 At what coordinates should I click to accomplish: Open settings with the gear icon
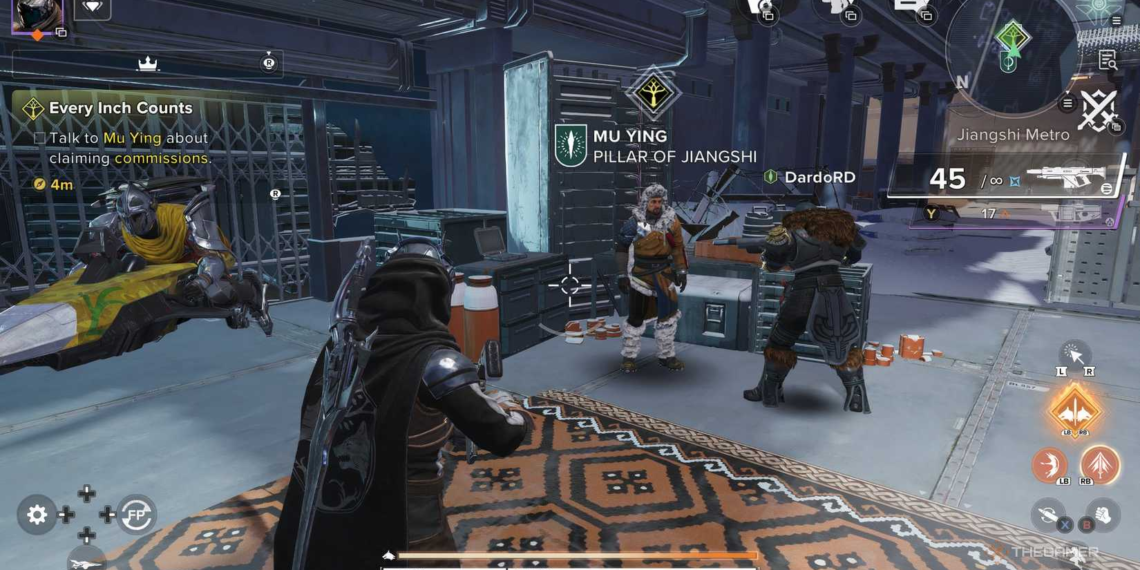[x=37, y=515]
